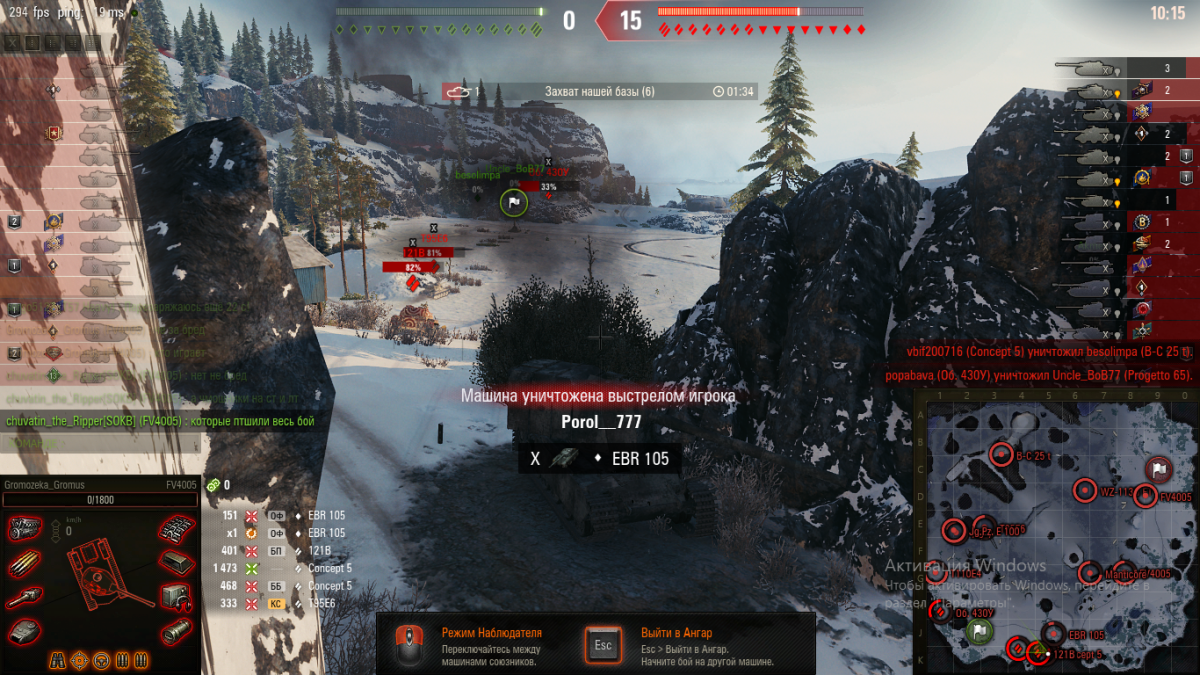Select the WZ-113 marker on the minimap
This screenshot has height=675, width=1200.
pyautogui.click(x=1086, y=491)
